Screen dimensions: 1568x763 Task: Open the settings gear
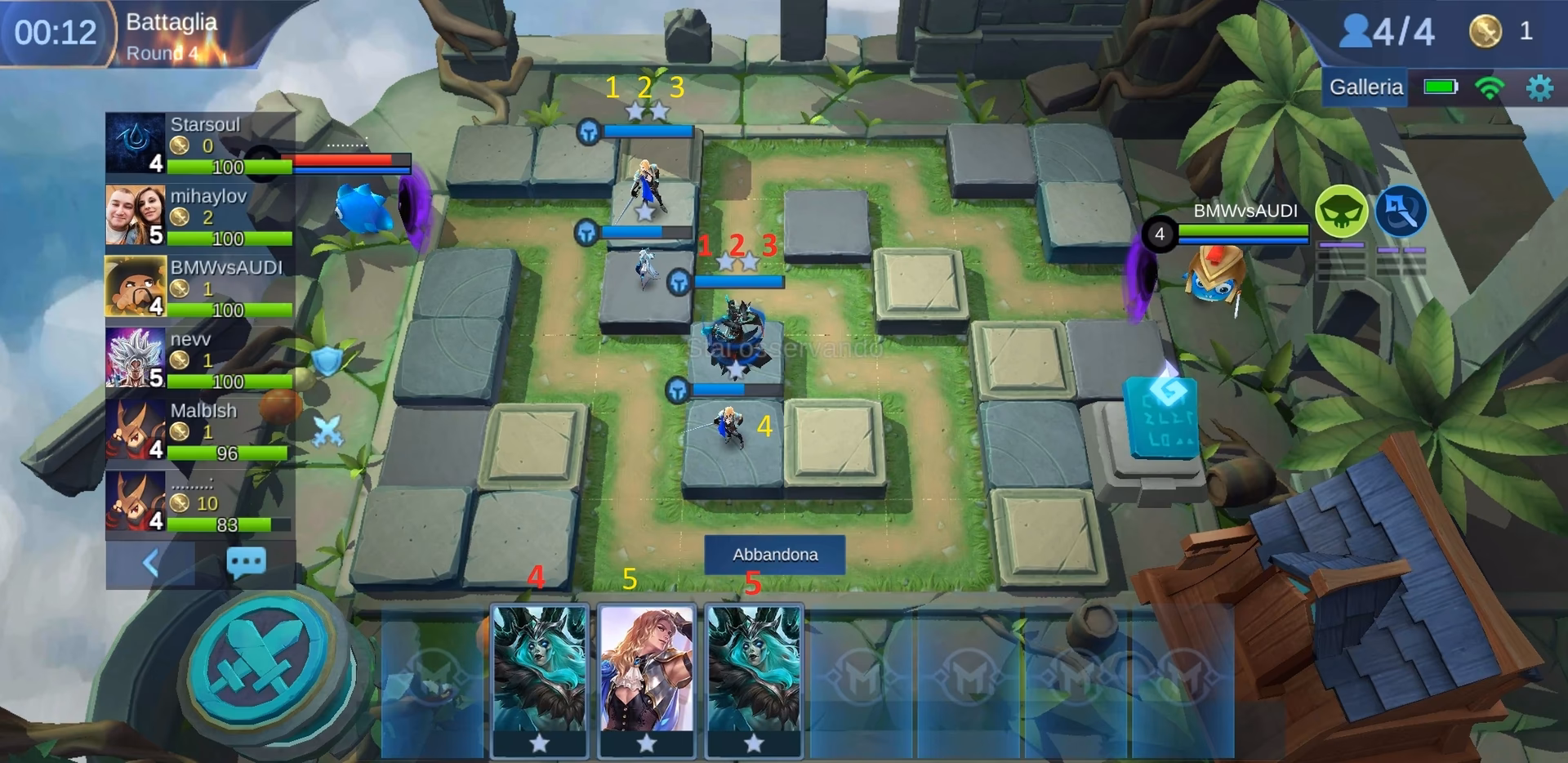click(x=1539, y=87)
